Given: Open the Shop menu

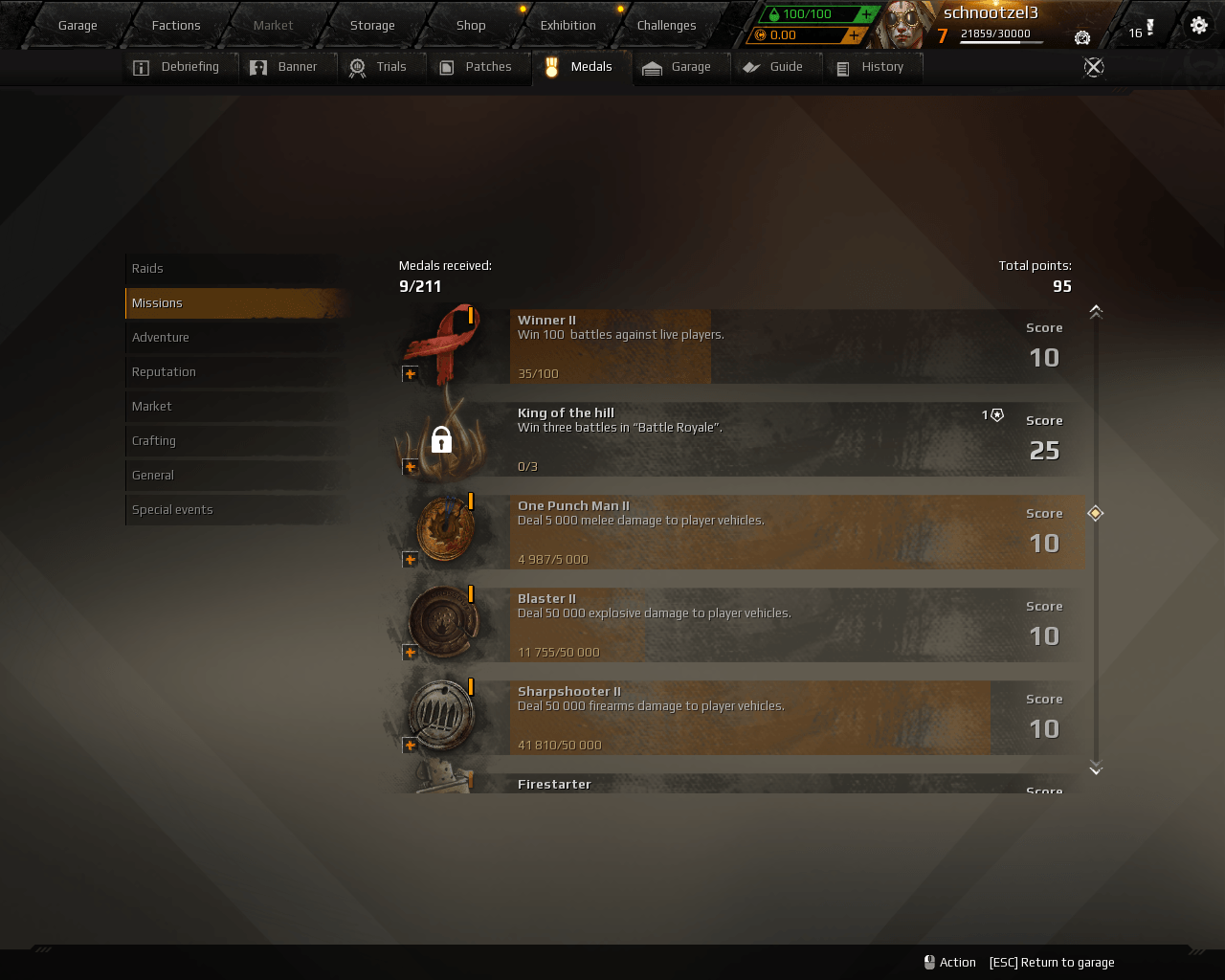Looking at the screenshot, I should click(x=471, y=26).
